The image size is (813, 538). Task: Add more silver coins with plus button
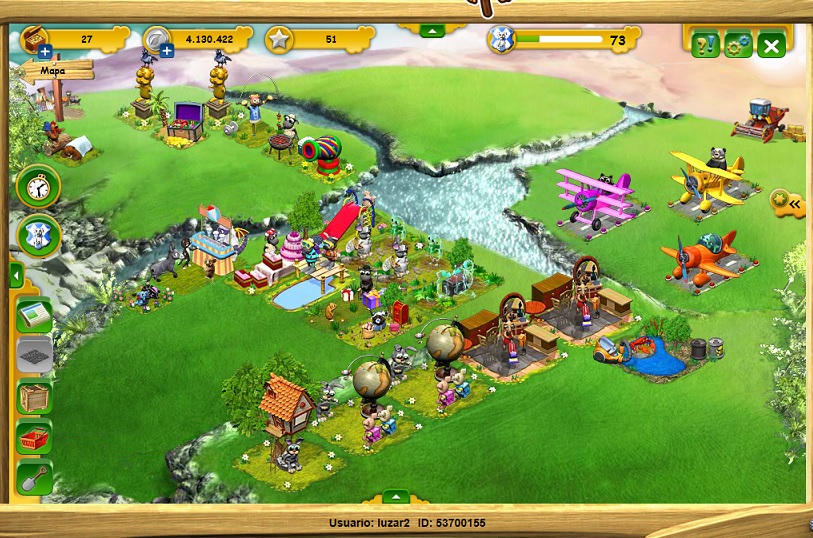point(167,51)
